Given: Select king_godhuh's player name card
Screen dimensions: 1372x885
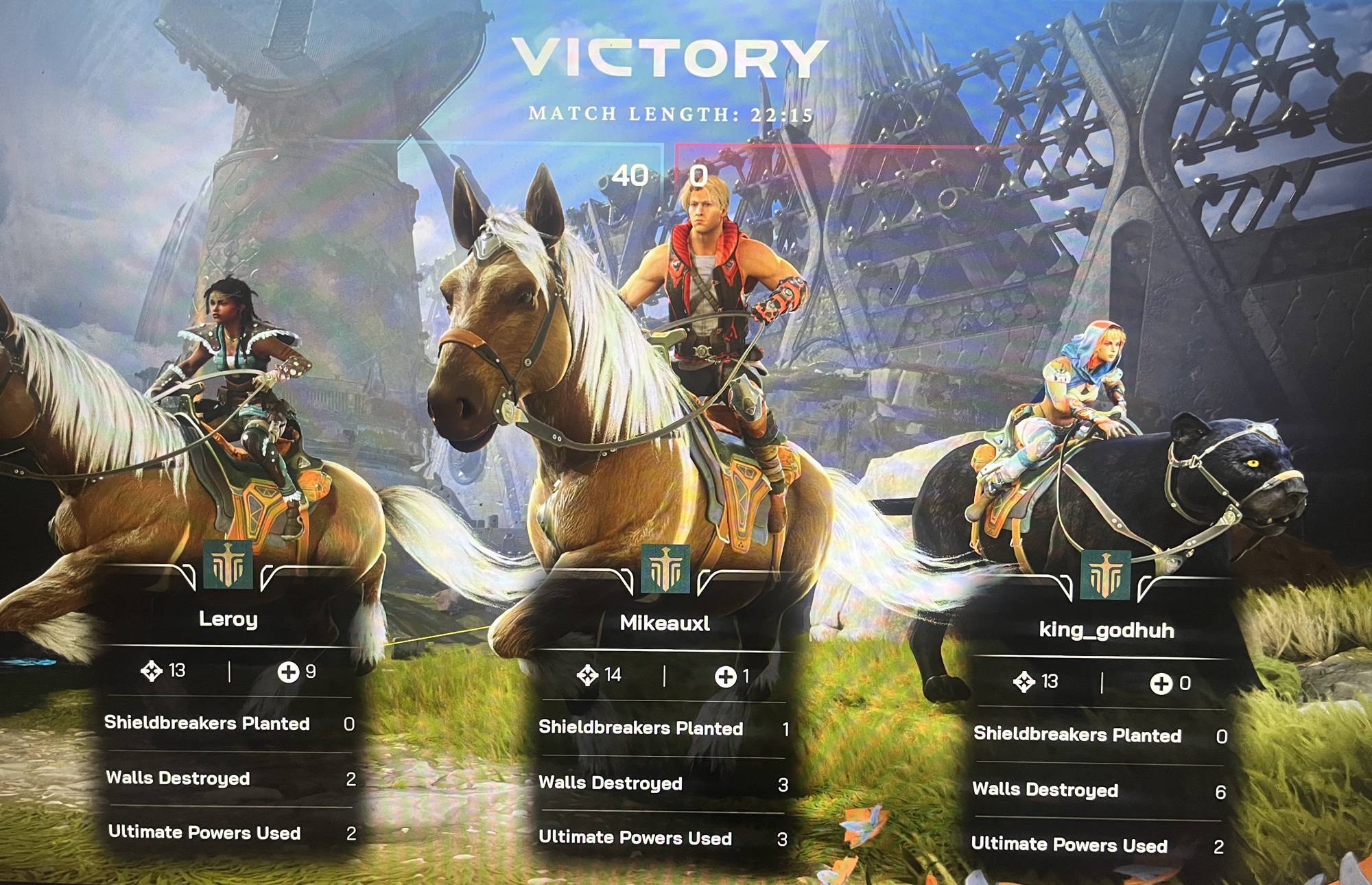Looking at the screenshot, I should (1106, 630).
